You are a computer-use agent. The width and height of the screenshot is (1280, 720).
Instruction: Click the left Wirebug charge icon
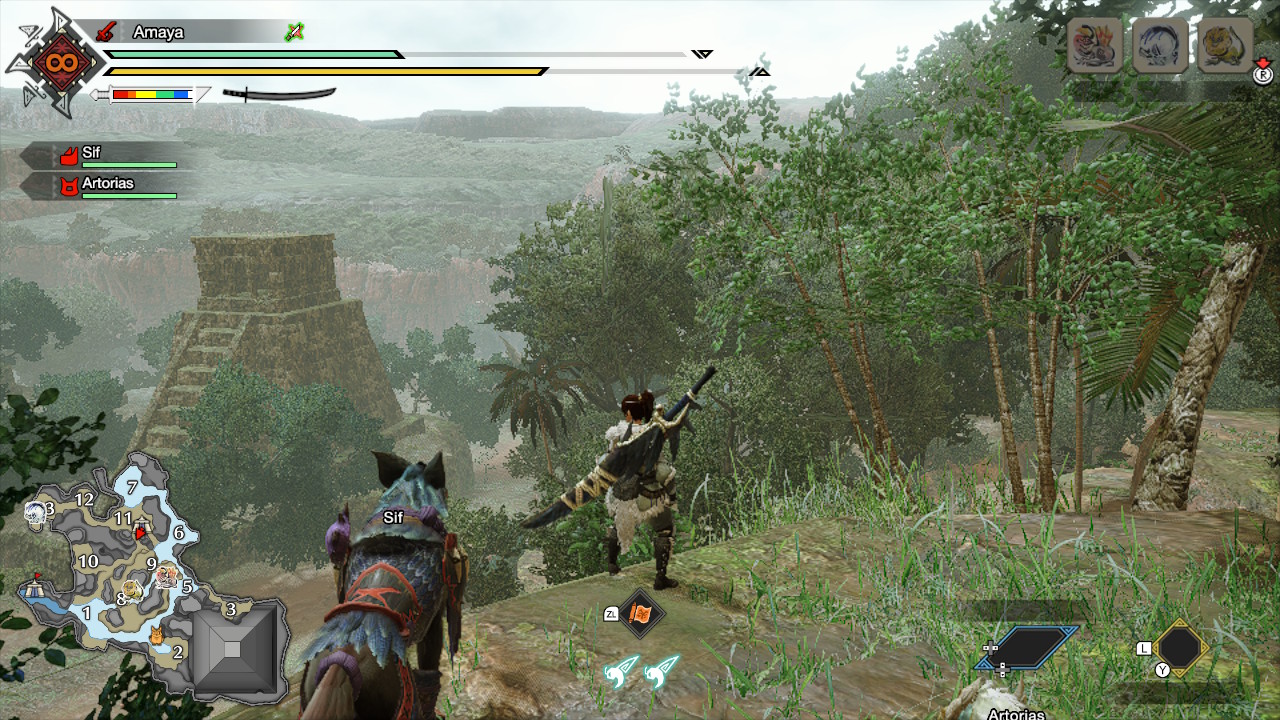click(x=620, y=671)
